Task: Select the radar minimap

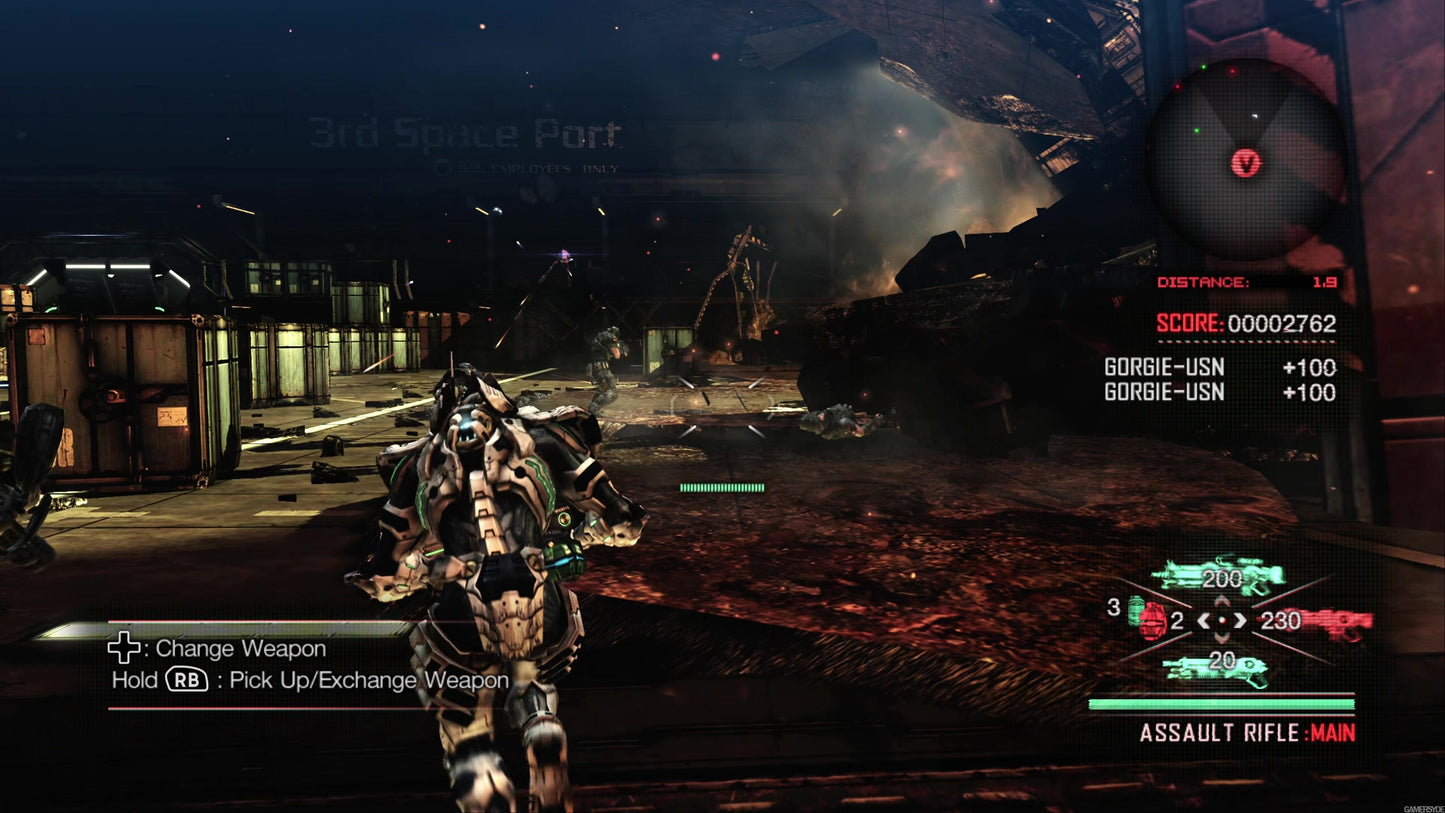Action: 1246,160
